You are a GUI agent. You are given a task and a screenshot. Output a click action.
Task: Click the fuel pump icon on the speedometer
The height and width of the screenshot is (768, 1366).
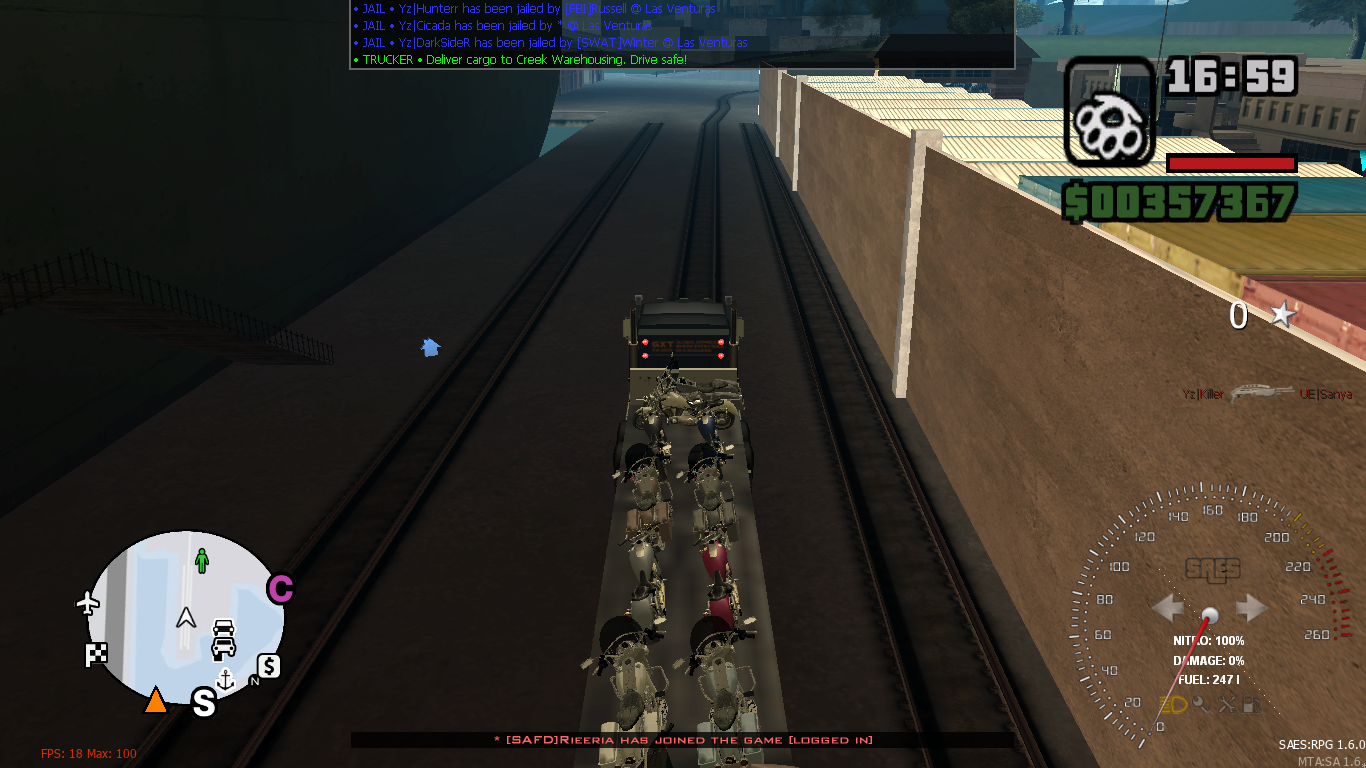[x=1252, y=705]
